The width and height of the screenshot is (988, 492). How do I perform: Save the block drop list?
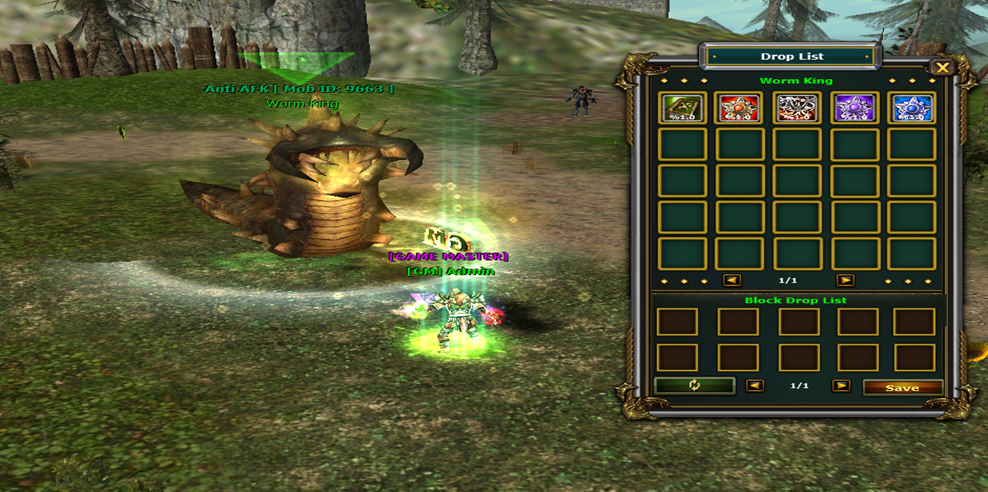[902, 387]
